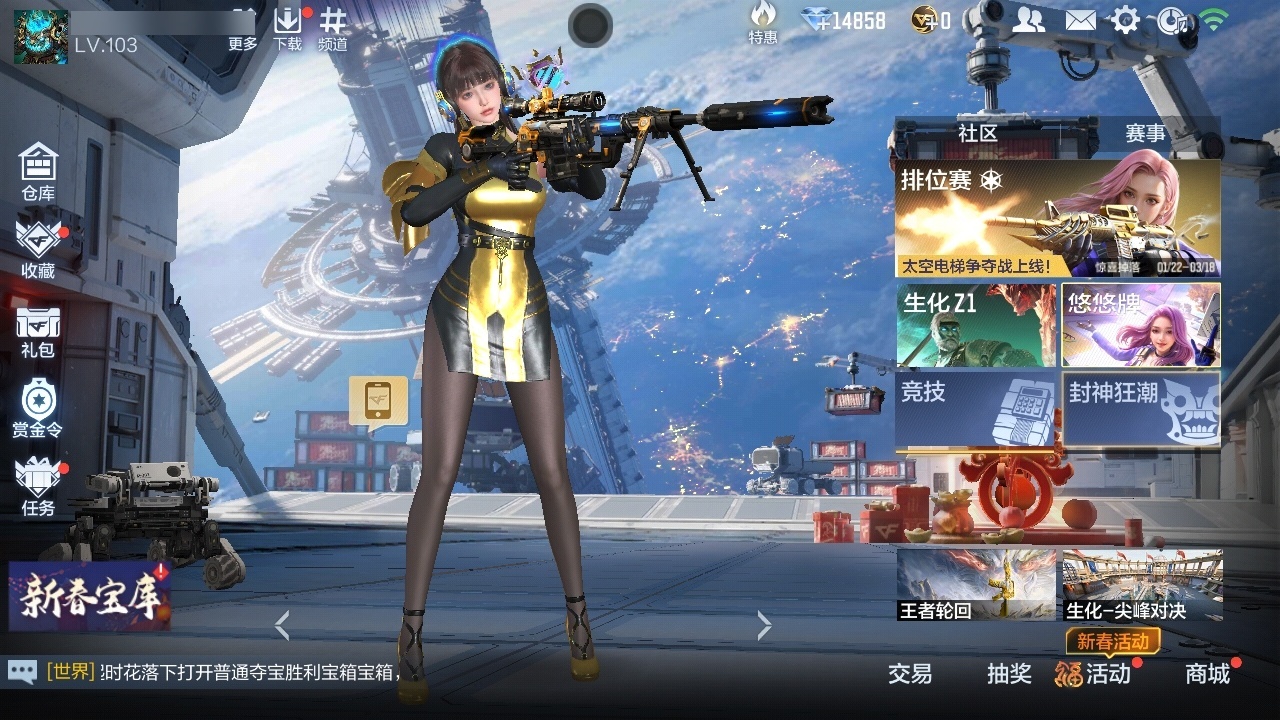1280x720 pixels.
Task: Show the next character with right arrow
Action: (x=765, y=626)
